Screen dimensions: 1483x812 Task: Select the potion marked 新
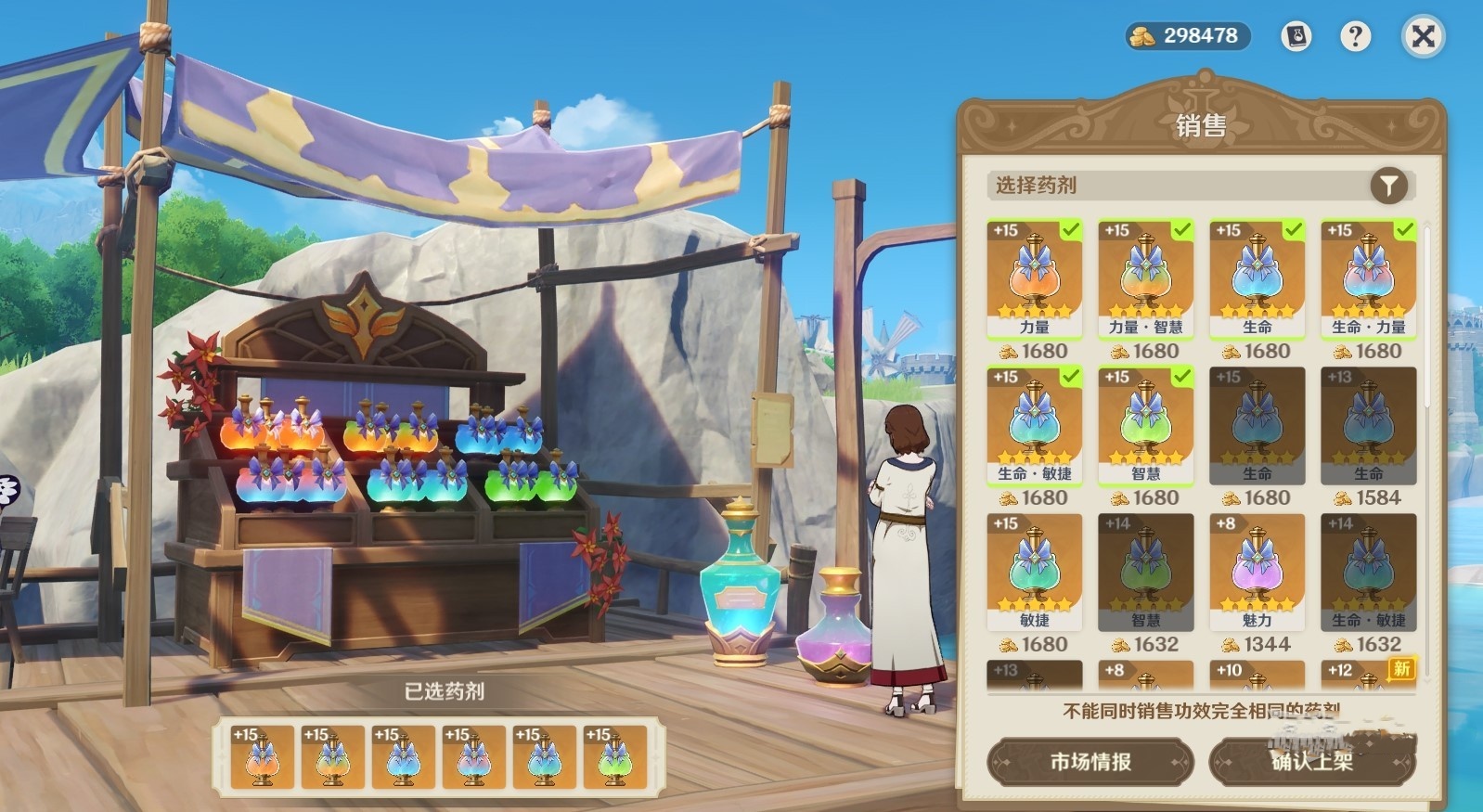pyautogui.click(x=1368, y=676)
